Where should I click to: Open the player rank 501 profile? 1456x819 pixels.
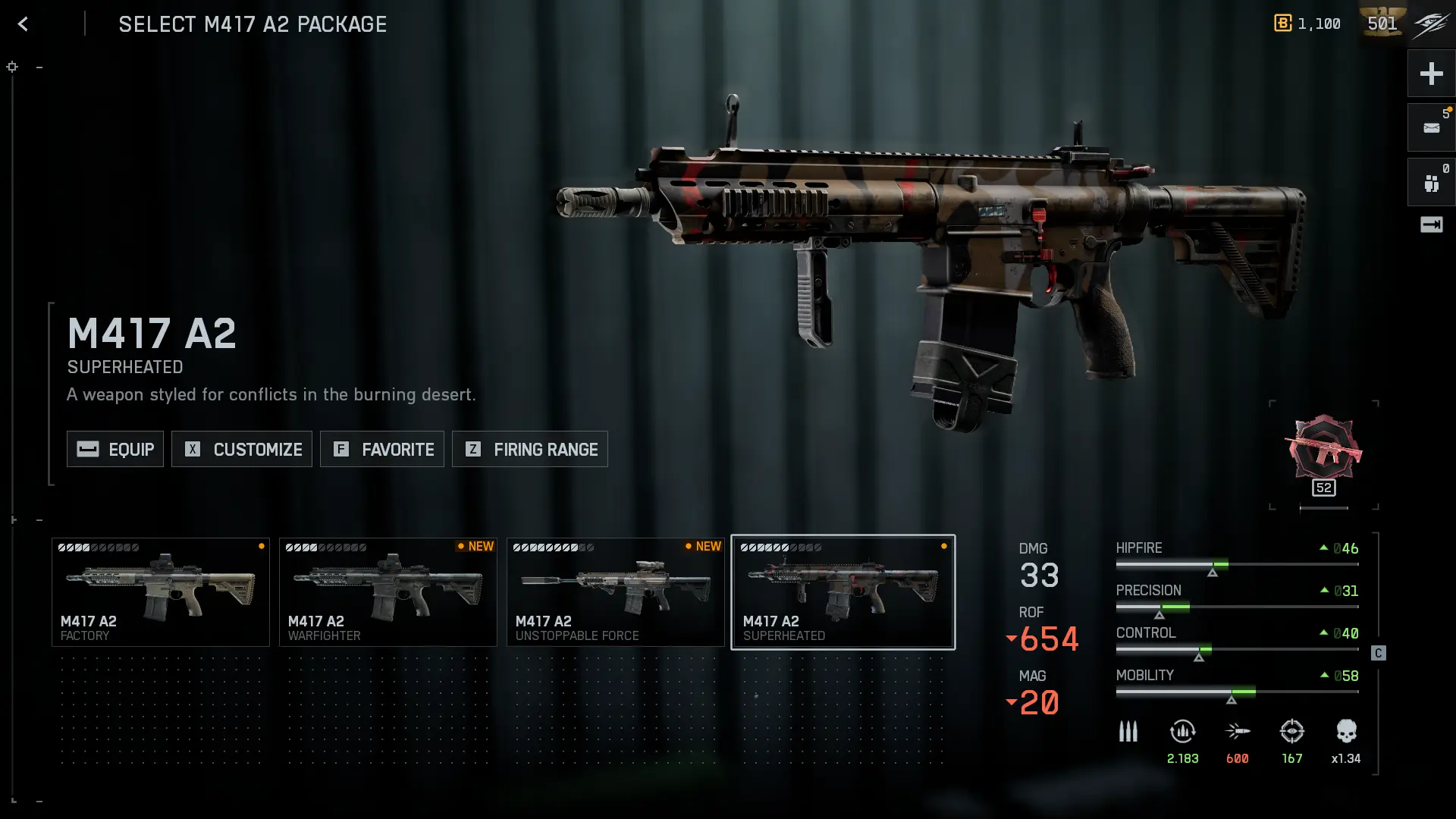(1382, 24)
